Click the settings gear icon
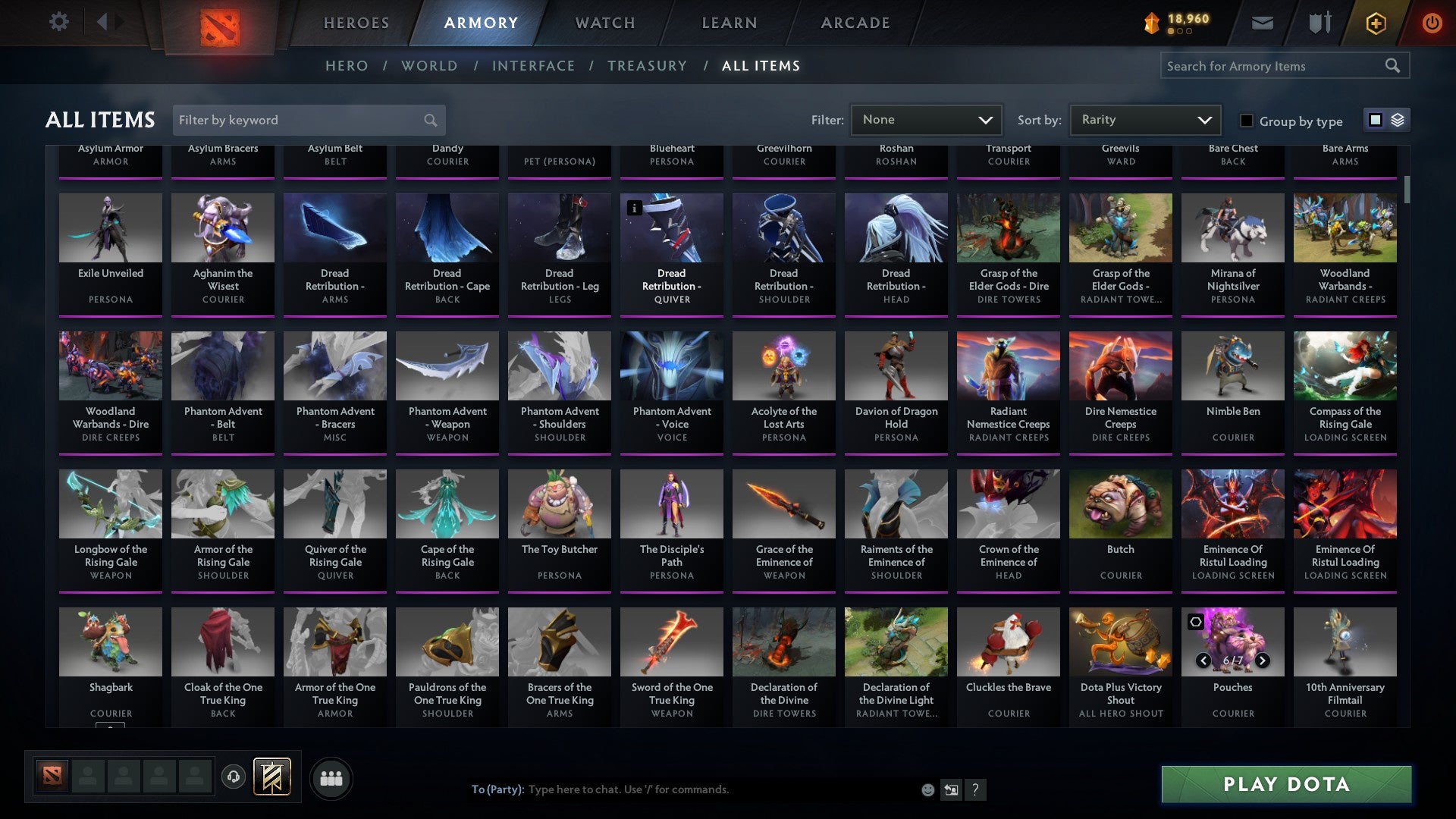The image size is (1456, 819). 58,21
